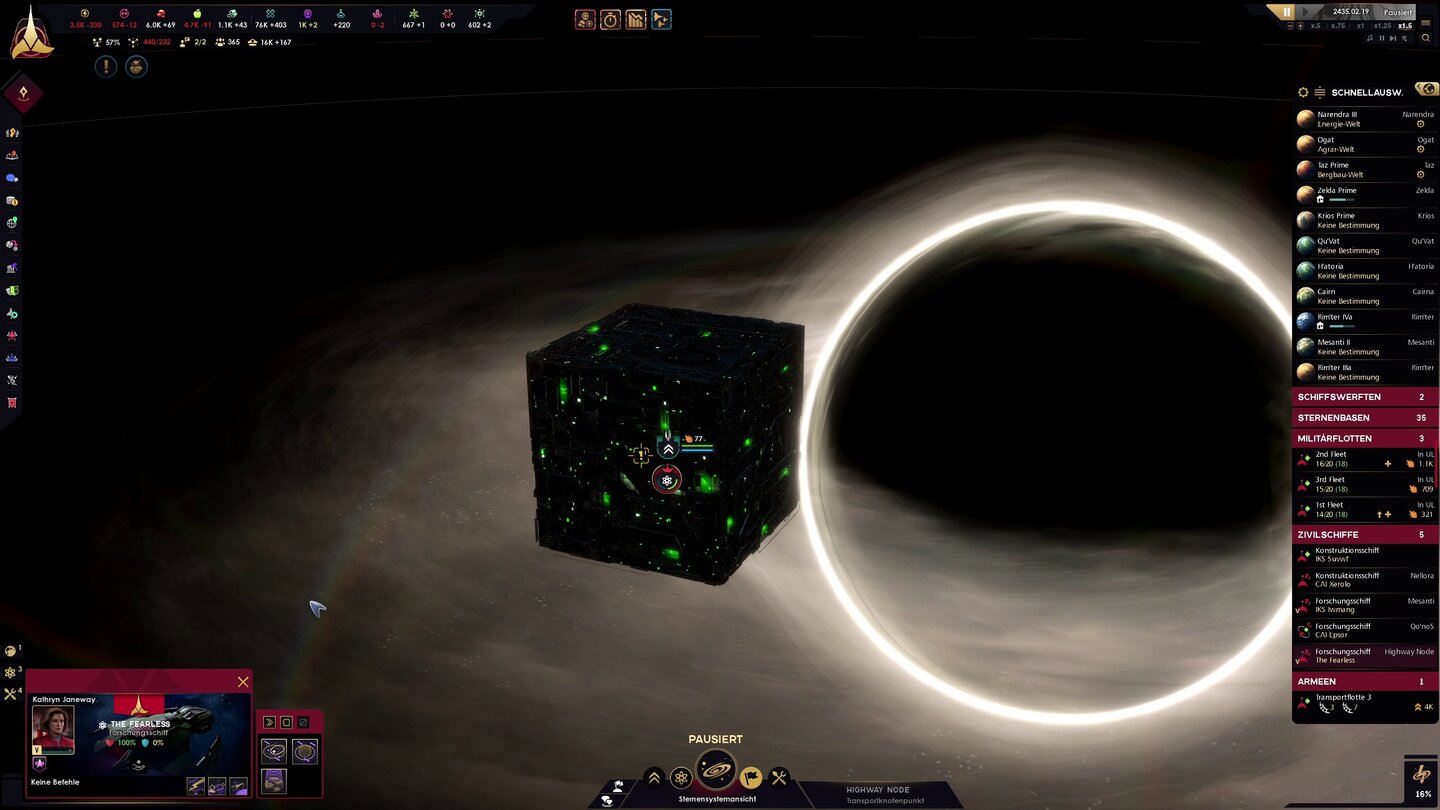Open the market statistics graph icon

(x=635, y=18)
